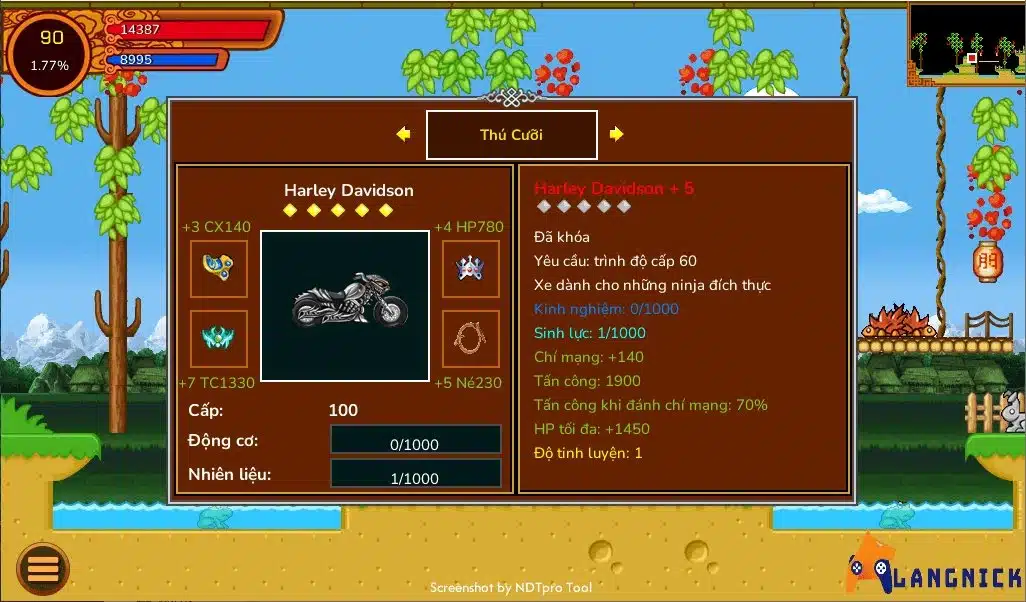Click the level 90 character badge
The image size is (1026, 602).
point(50,52)
